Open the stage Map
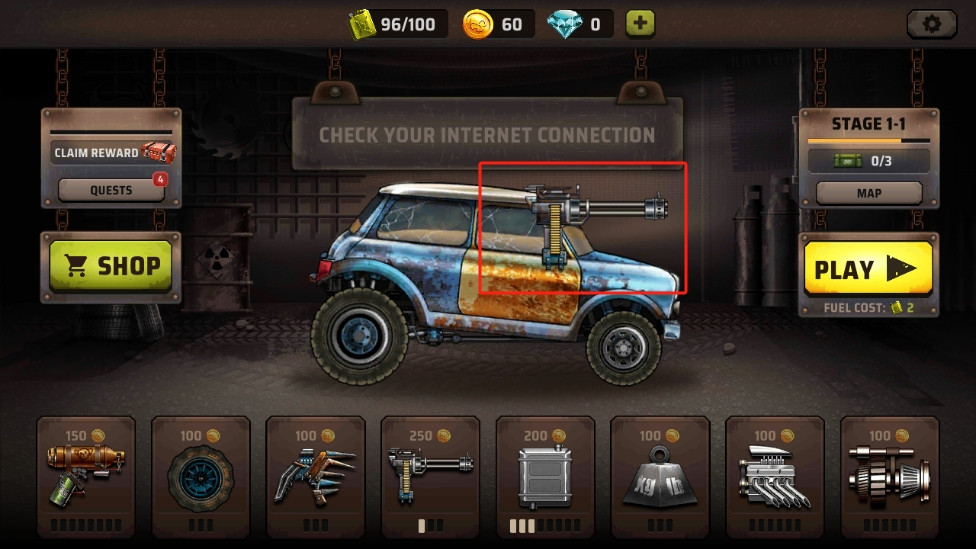Image resolution: width=976 pixels, height=549 pixels. [x=868, y=193]
